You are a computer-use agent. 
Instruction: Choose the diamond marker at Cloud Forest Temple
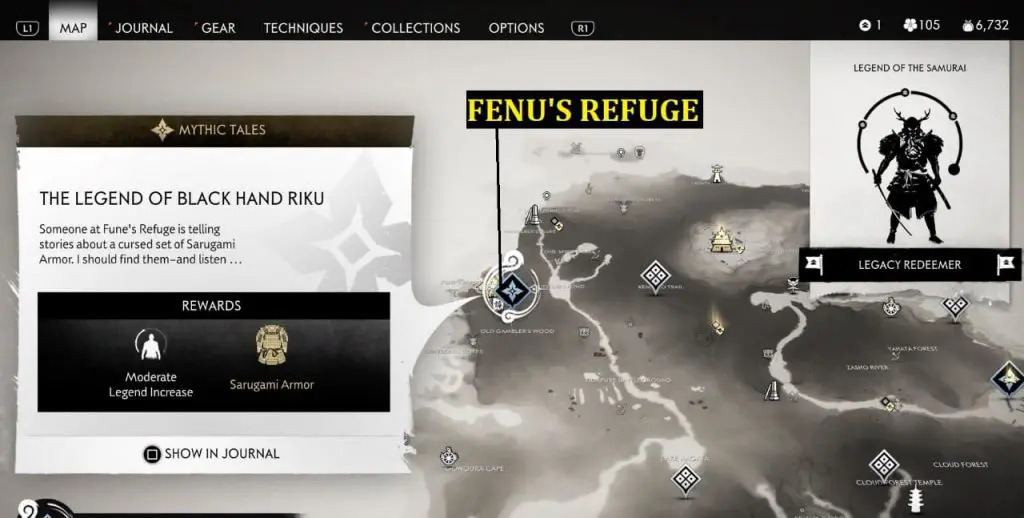tap(883, 464)
